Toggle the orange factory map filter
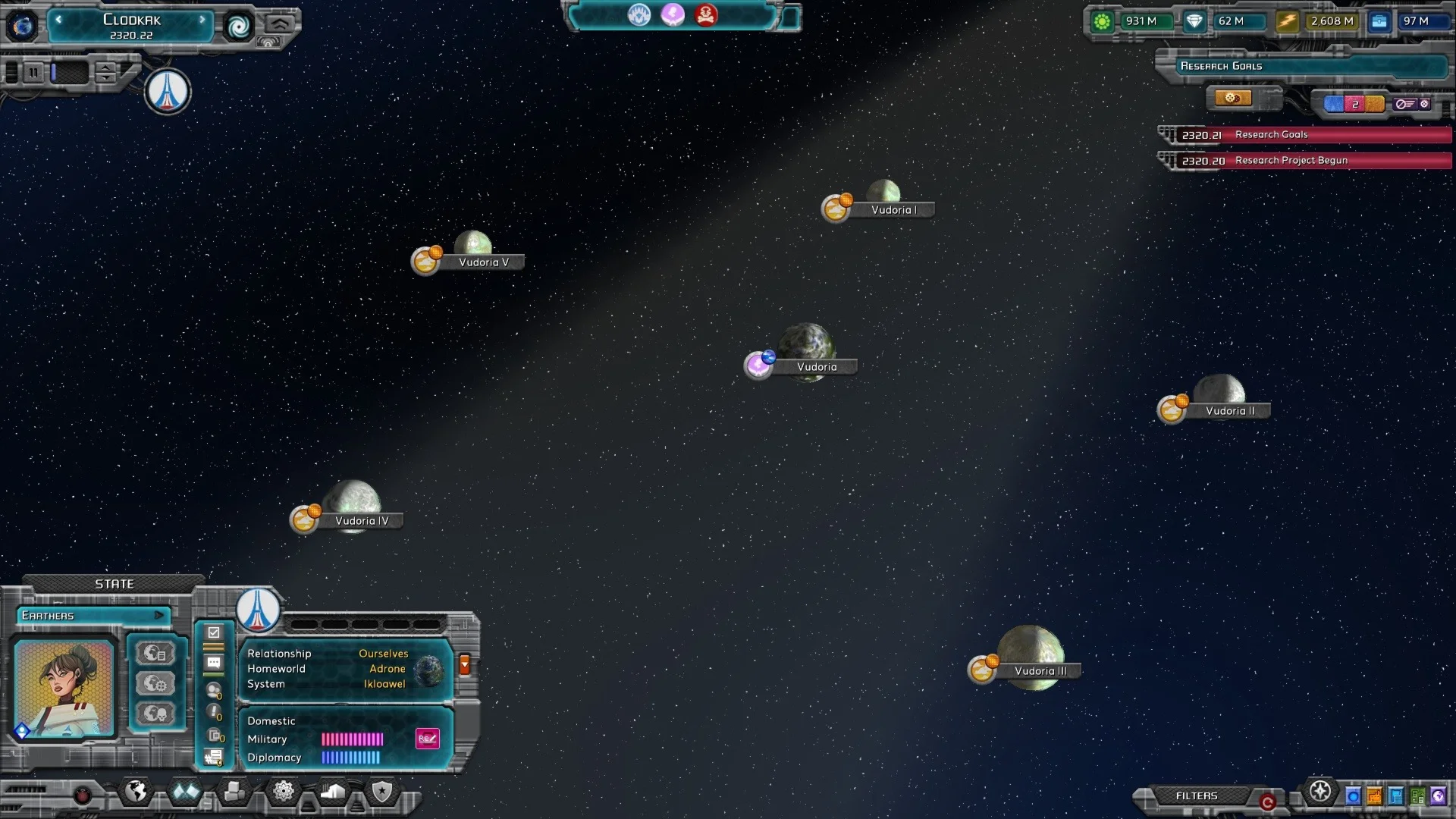This screenshot has height=819, width=1456. point(1374,796)
